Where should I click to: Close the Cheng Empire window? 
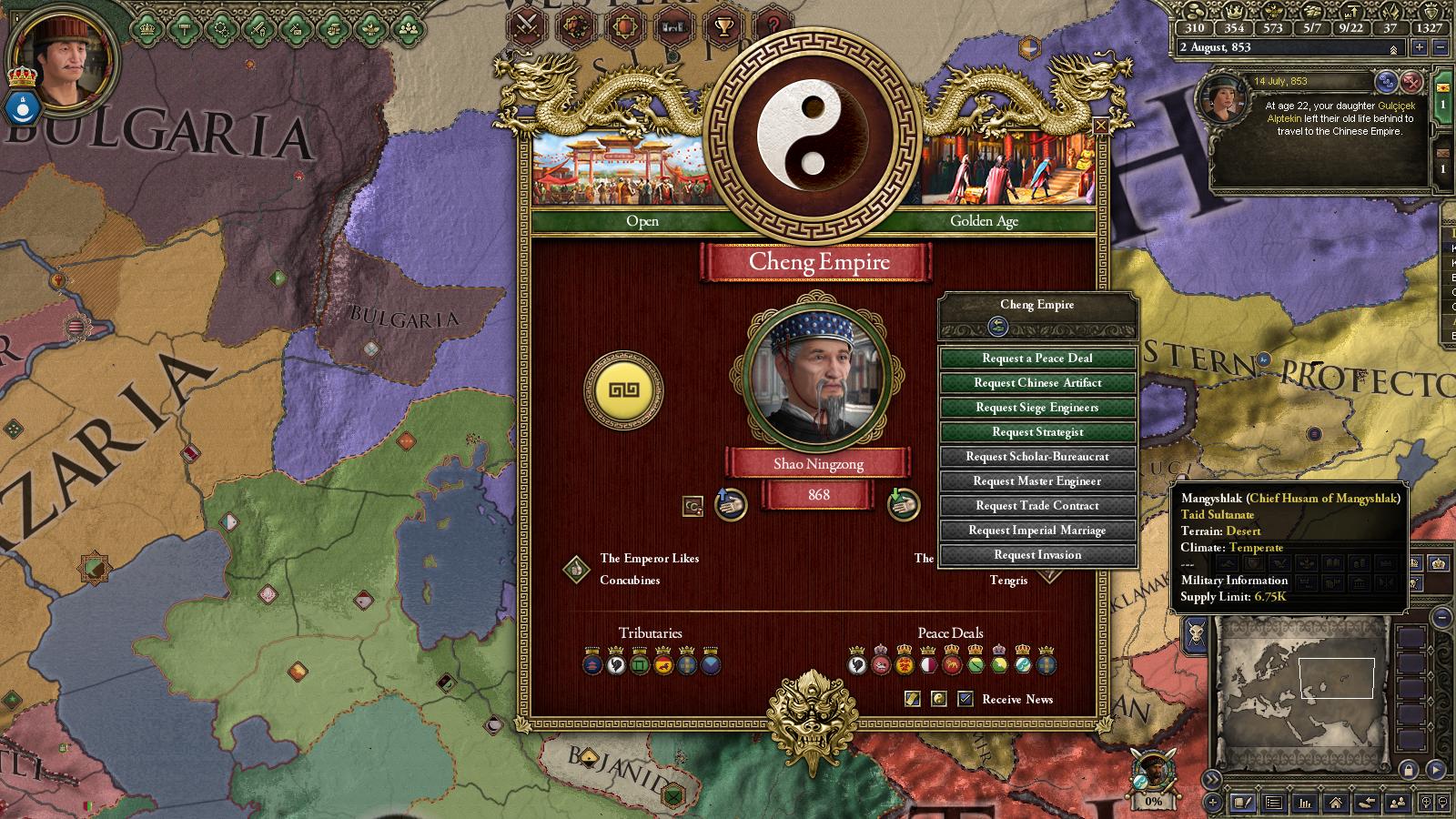pos(1100,126)
